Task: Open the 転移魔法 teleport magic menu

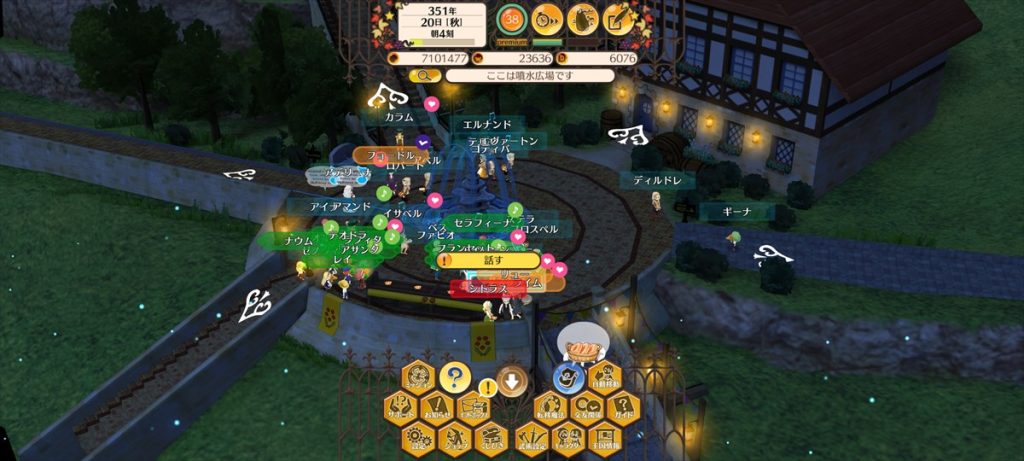Action: click(548, 407)
